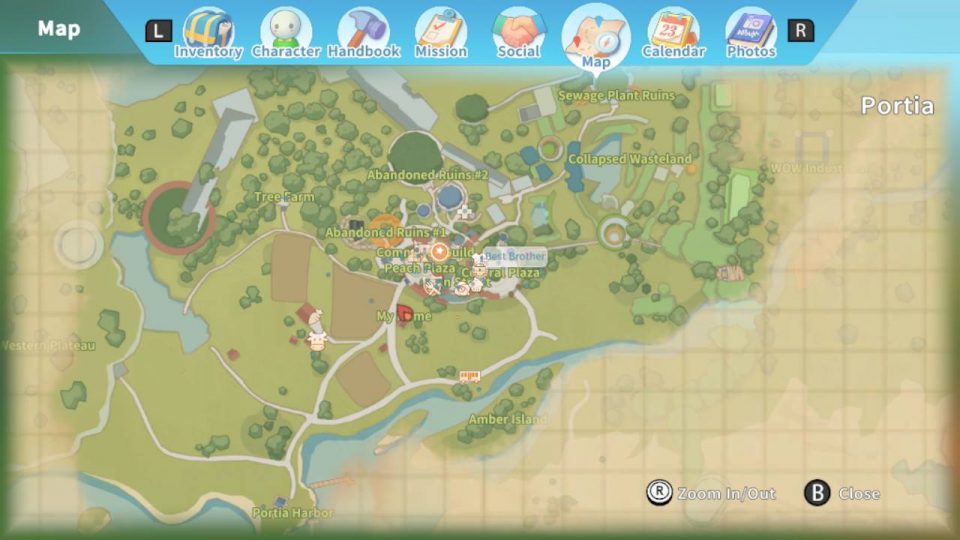Image resolution: width=960 pixels, height=540 pixels.
Task: Click the orange mission marker near Commerce Guild
Action: click(x=439, y=250)
